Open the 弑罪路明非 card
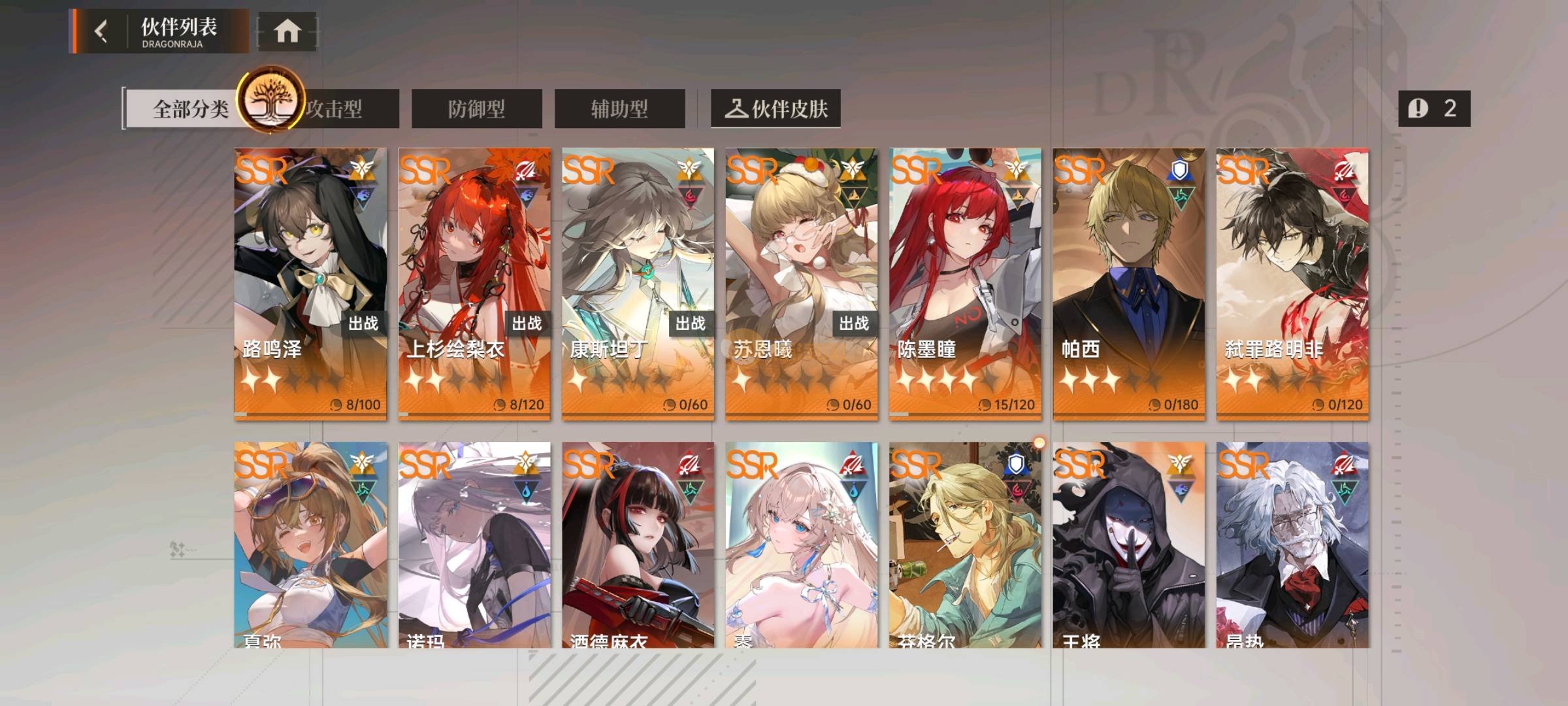The height and width of the screenshot is (706, 1568). coord(1292,282)
